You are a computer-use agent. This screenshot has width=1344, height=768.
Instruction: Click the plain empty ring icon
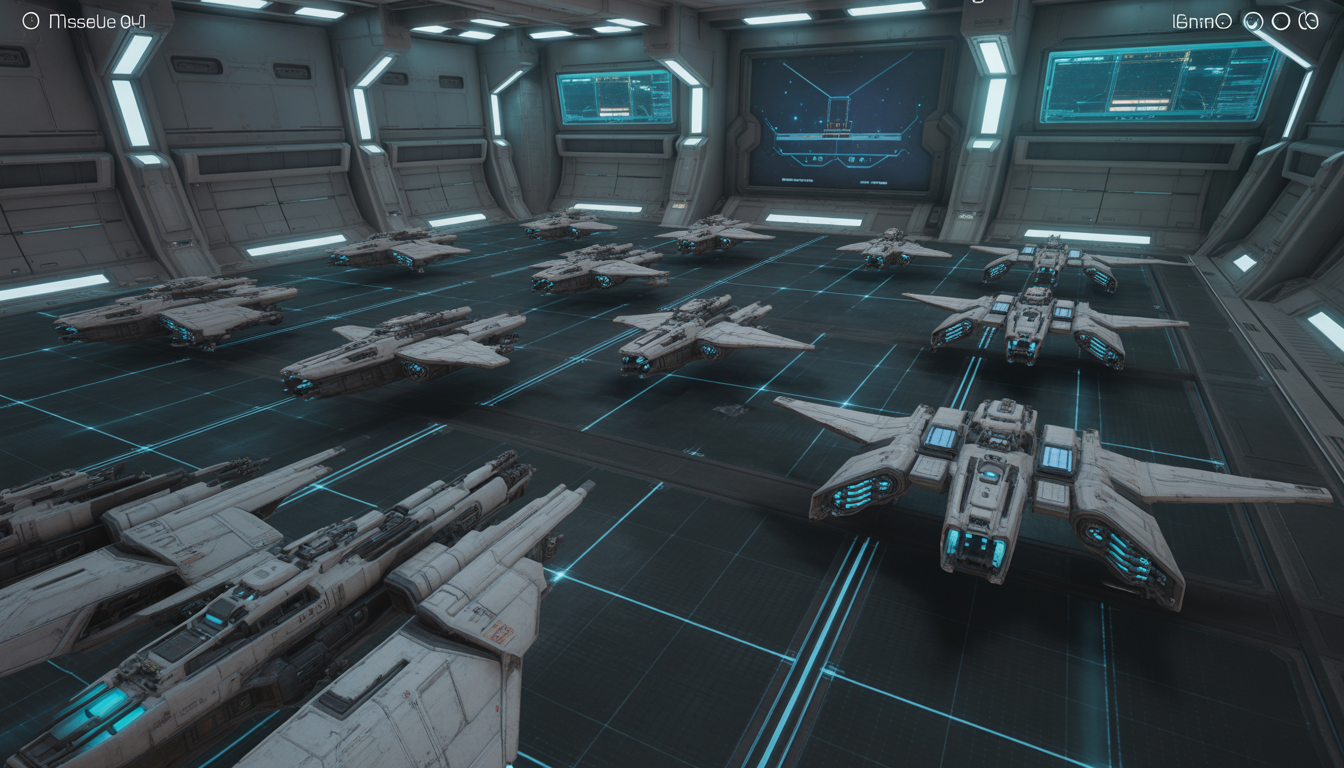point(1280,21)
